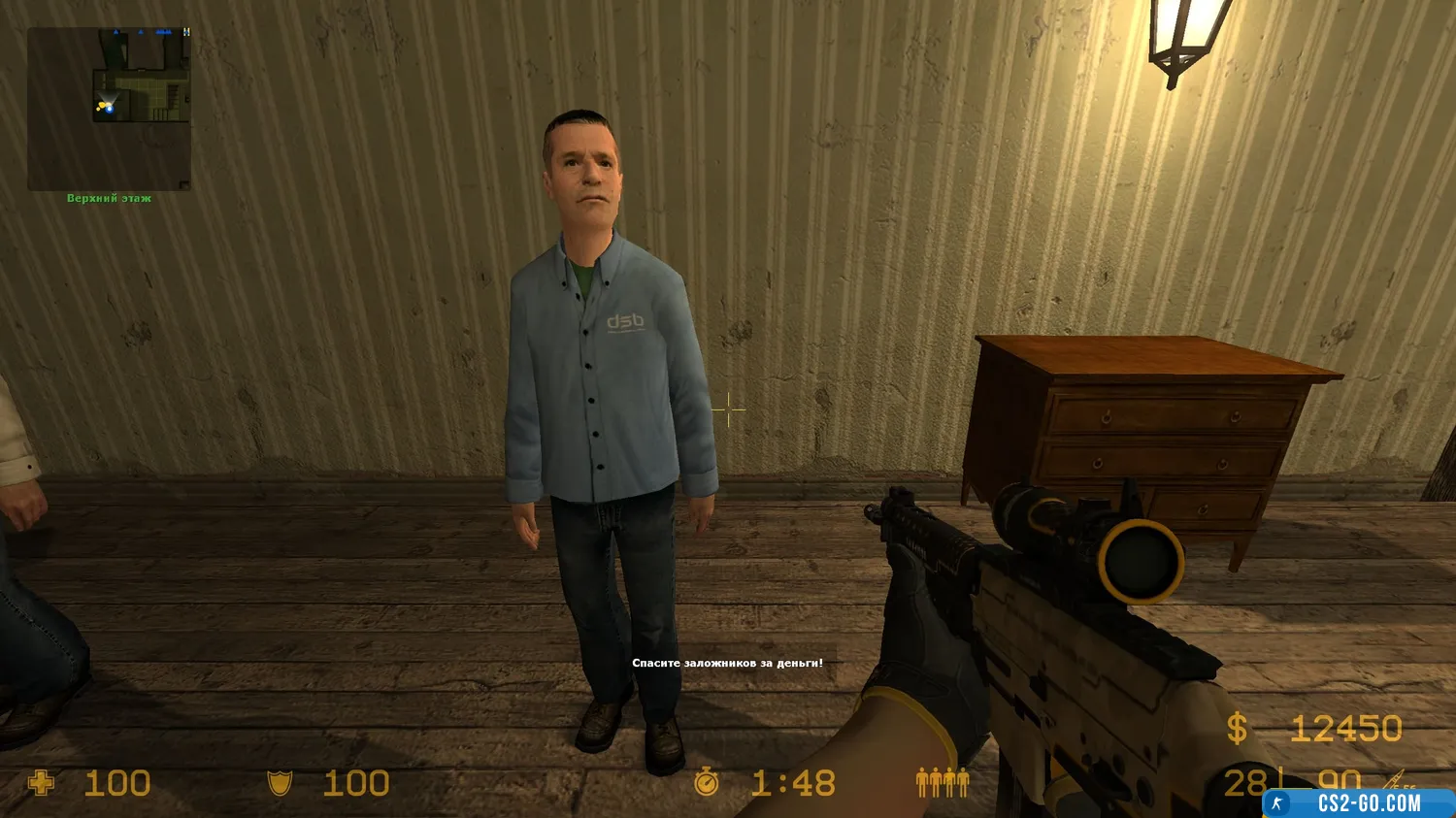Open the CS2-GO.COM watermark link
The width and height of the screenshot is (1456, 818).
[x=1357, y=802]
